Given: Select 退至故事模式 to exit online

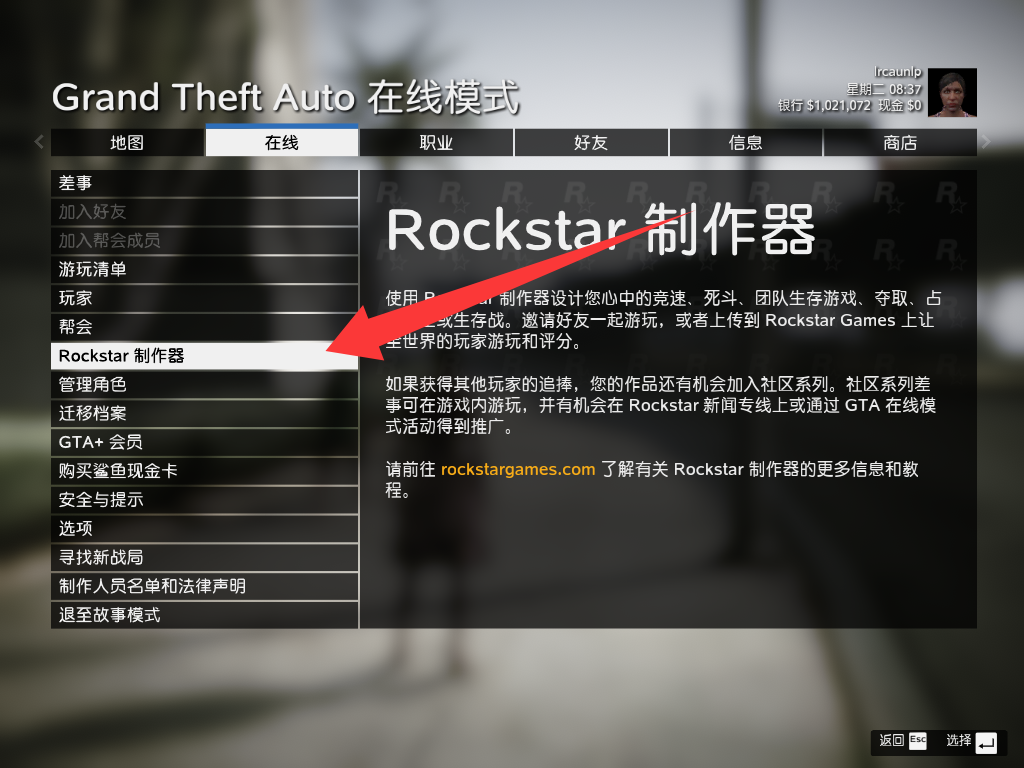Looking at the screenshot, I should pos(204,615).
